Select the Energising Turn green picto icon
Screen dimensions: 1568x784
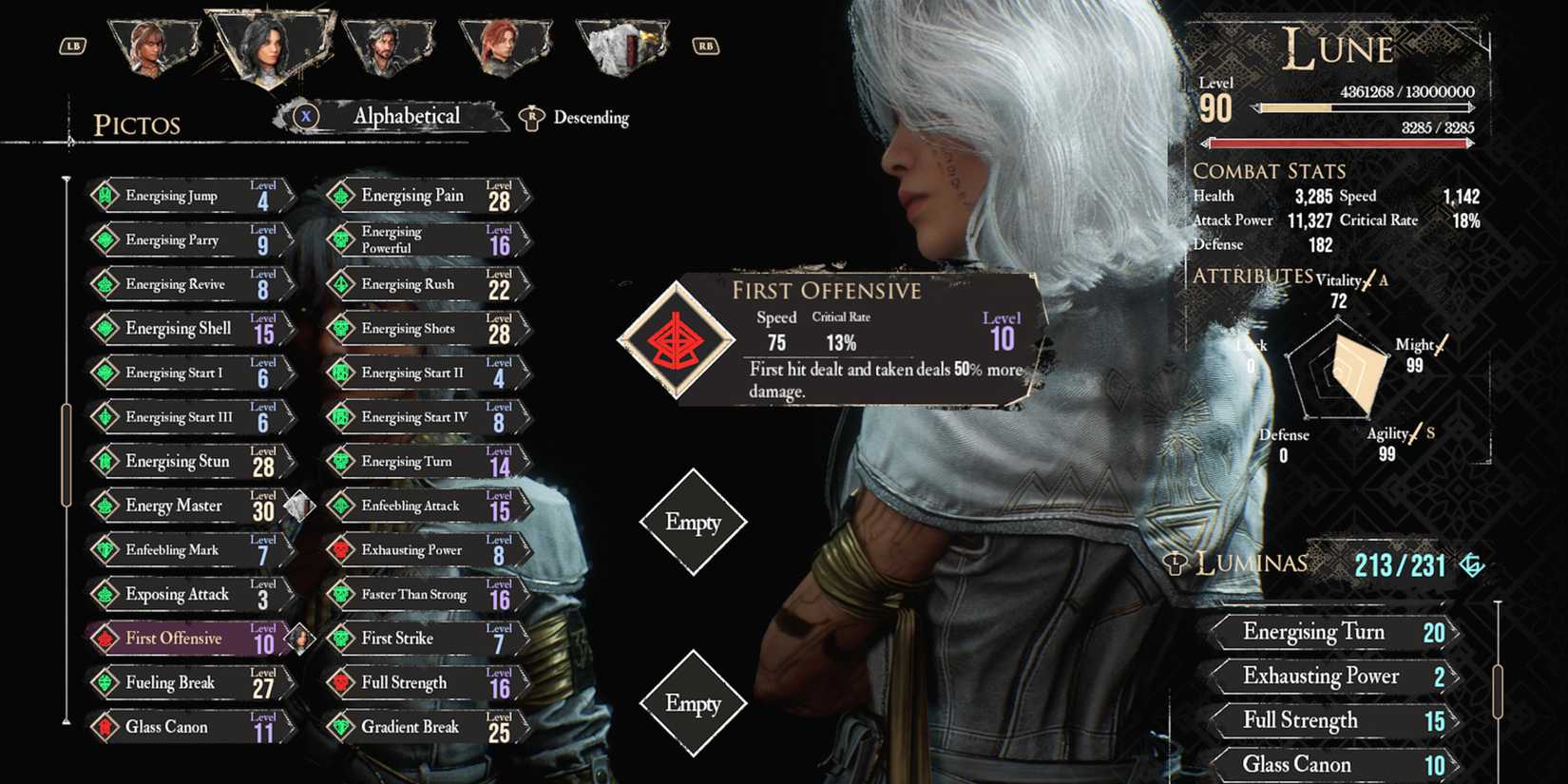click(339, 461)
